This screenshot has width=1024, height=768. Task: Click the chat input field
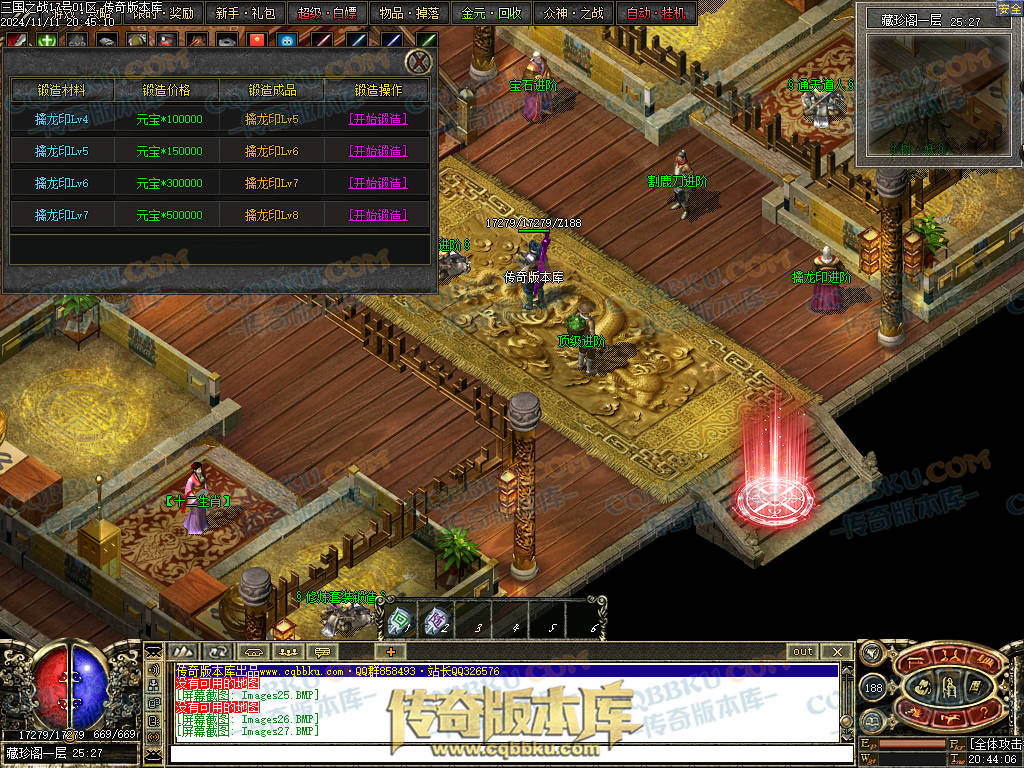500,753
